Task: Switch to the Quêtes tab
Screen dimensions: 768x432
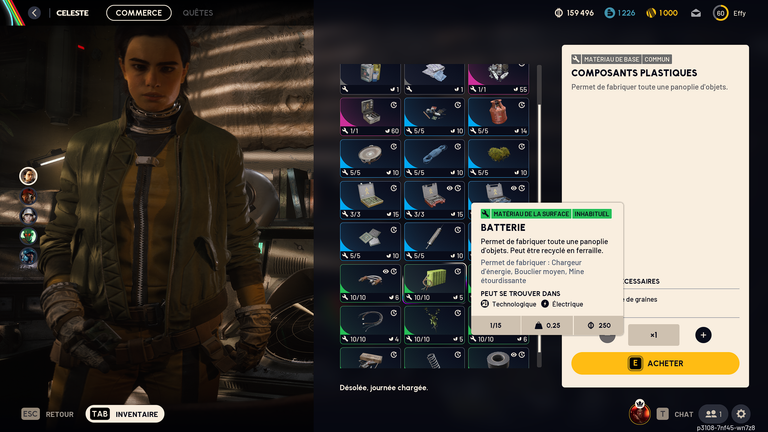Action: 197,13
